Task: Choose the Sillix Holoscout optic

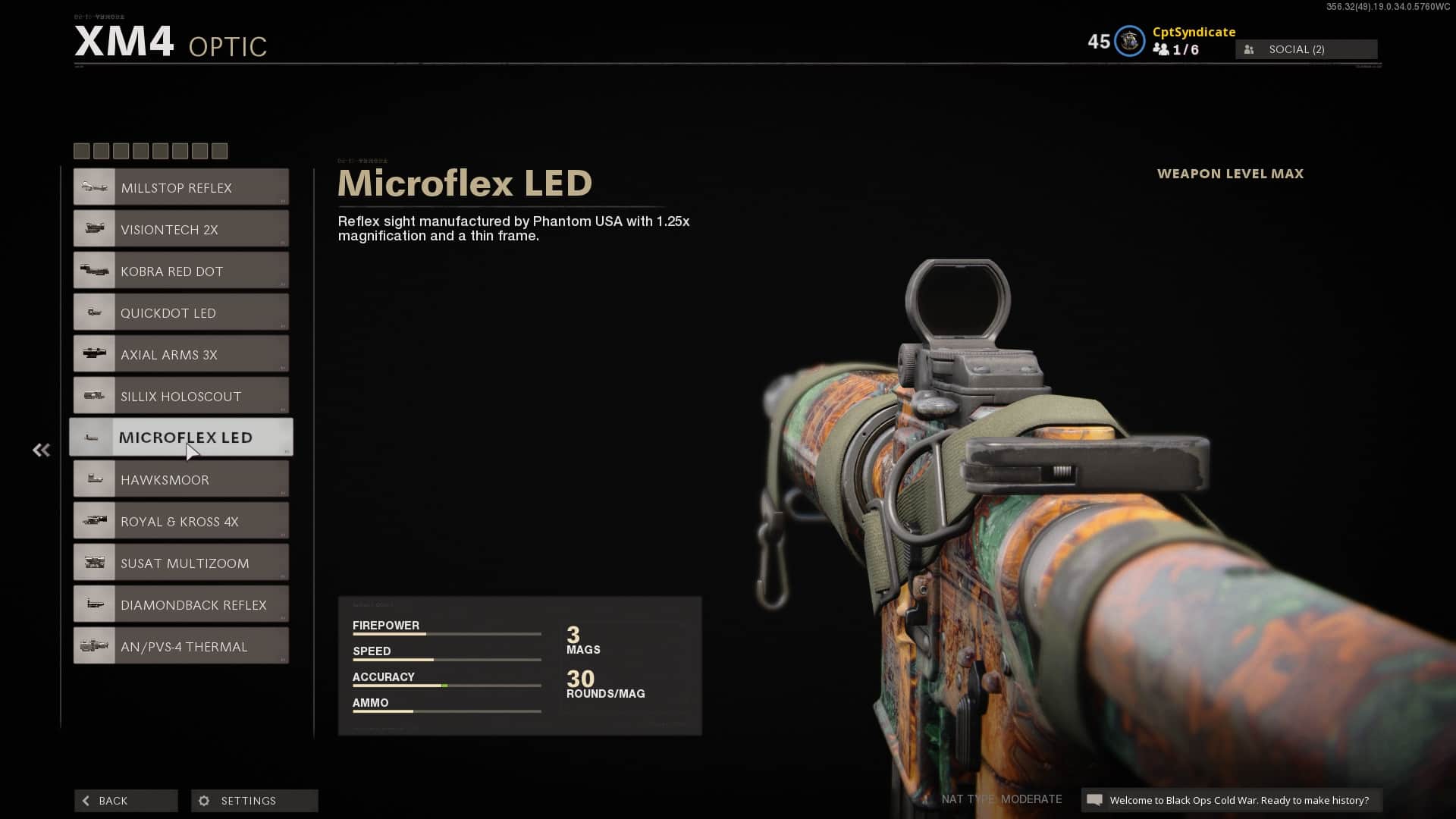Action: tap(180, 396)
